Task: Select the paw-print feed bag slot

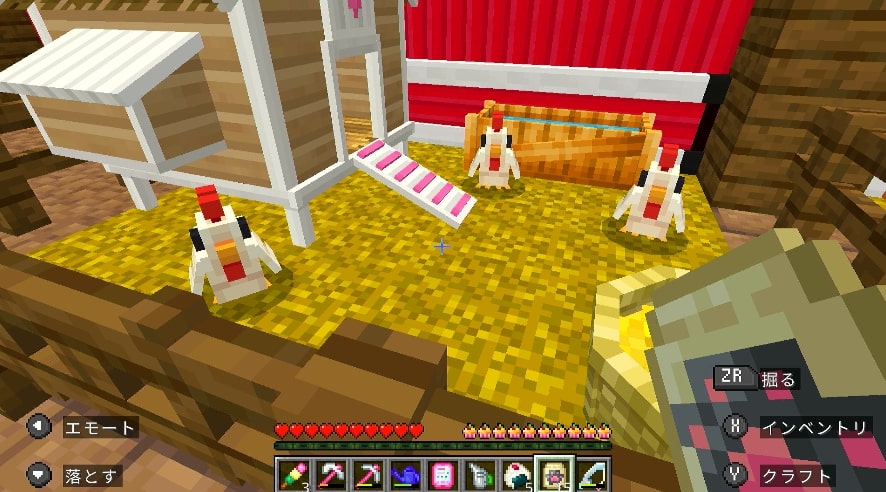Action: click(554, 473)
